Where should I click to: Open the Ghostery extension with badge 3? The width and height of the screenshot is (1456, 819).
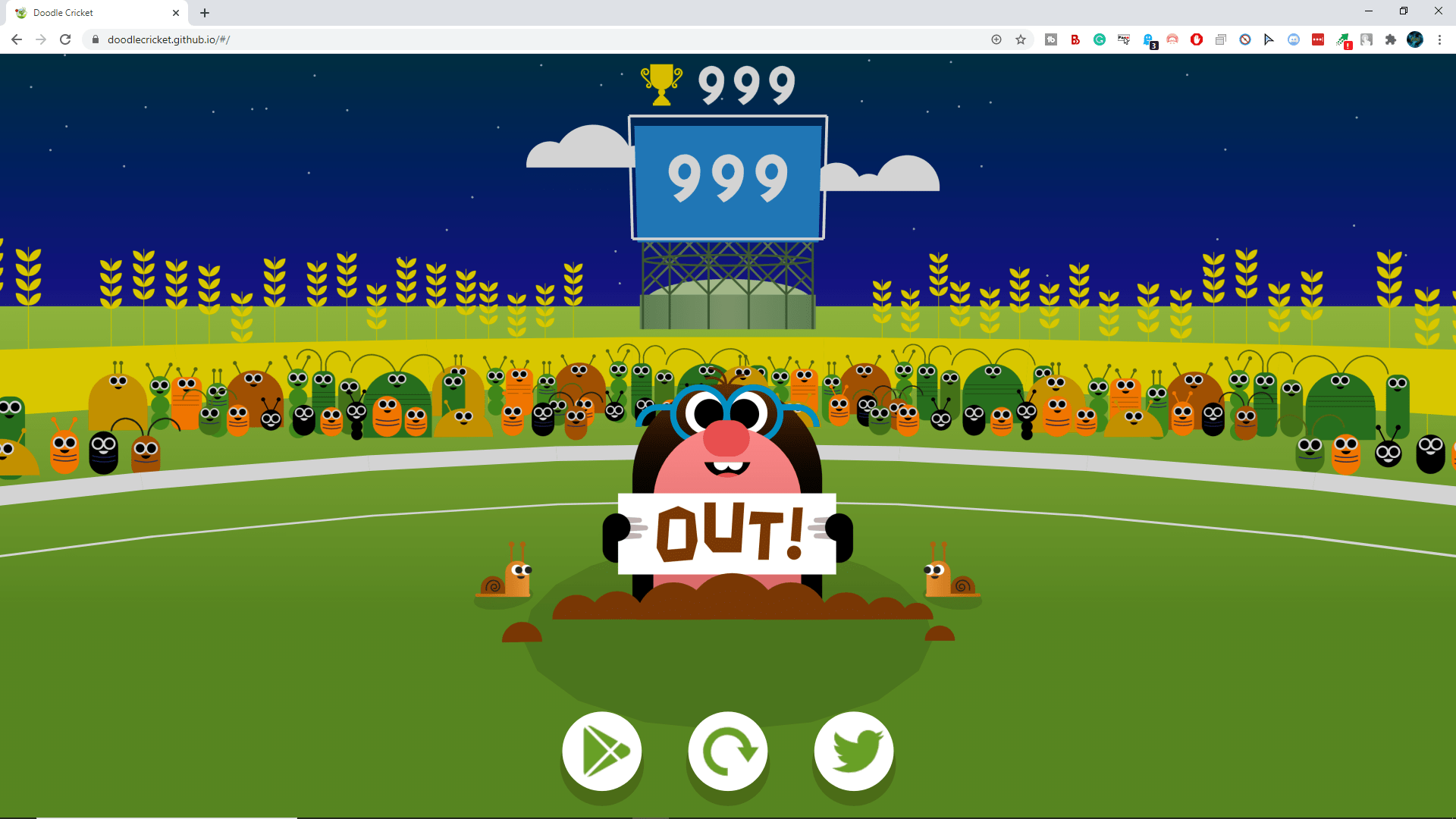pos(1148,39)
